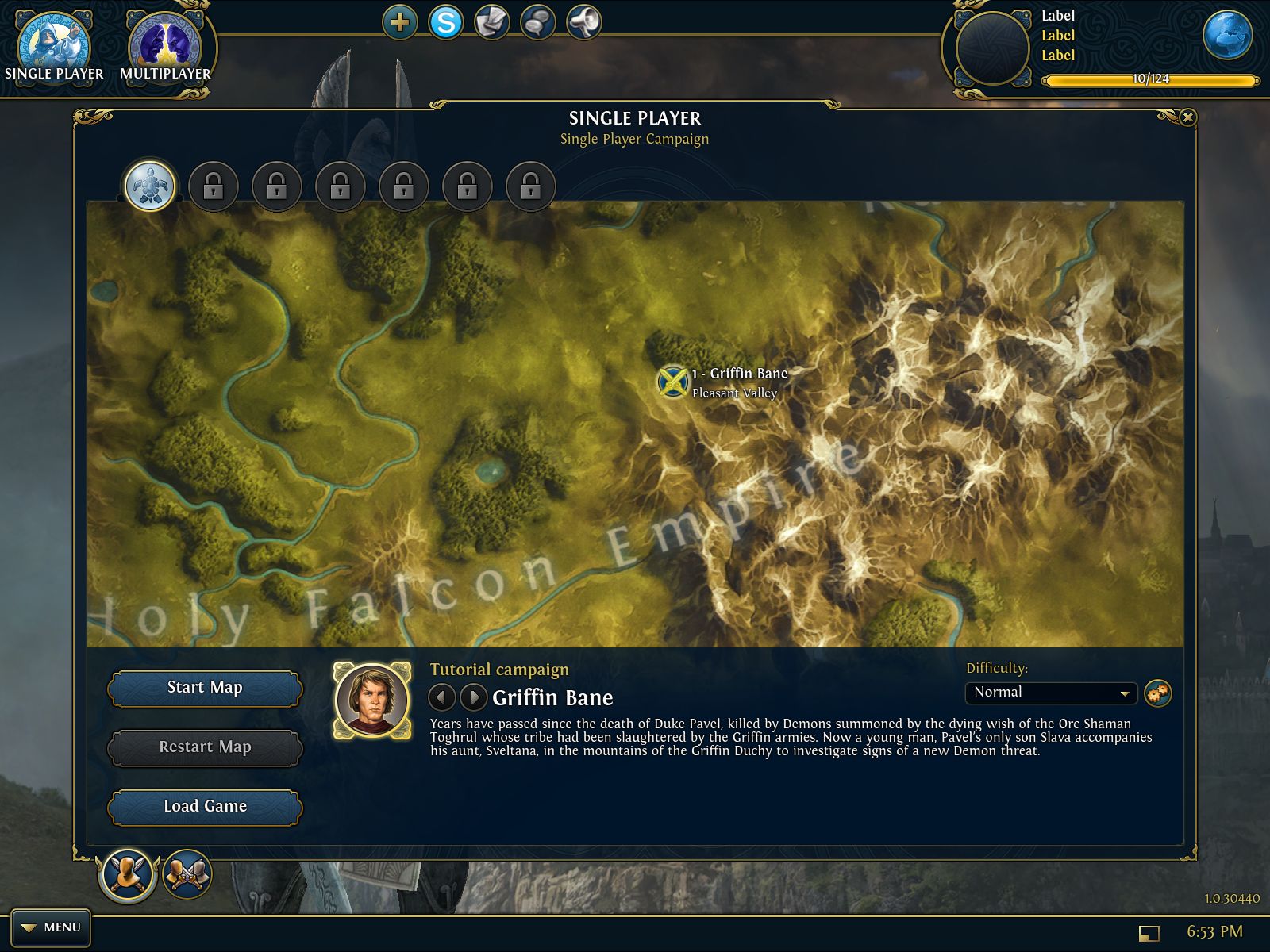This screenshot has height=952, width=1270.
Task: Click the green plus icon
Action: [x=399, y=22]
